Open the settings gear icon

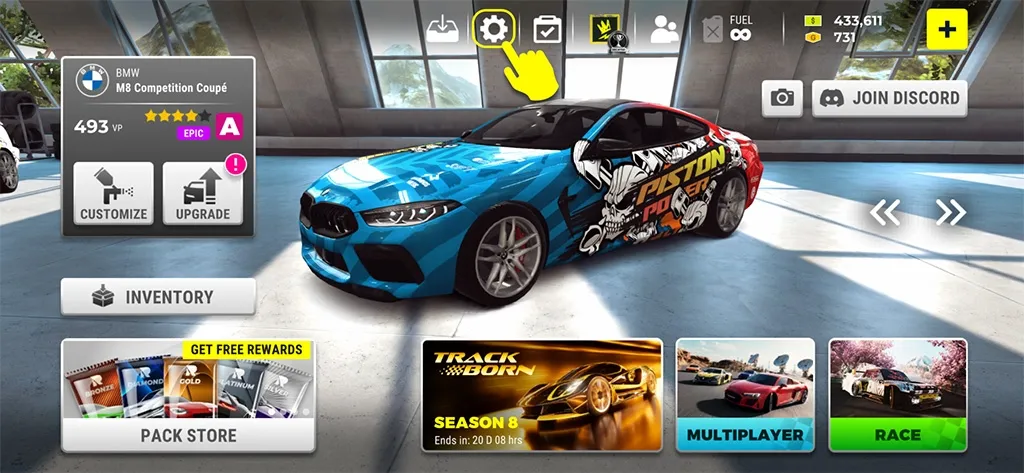click(492, 30)
